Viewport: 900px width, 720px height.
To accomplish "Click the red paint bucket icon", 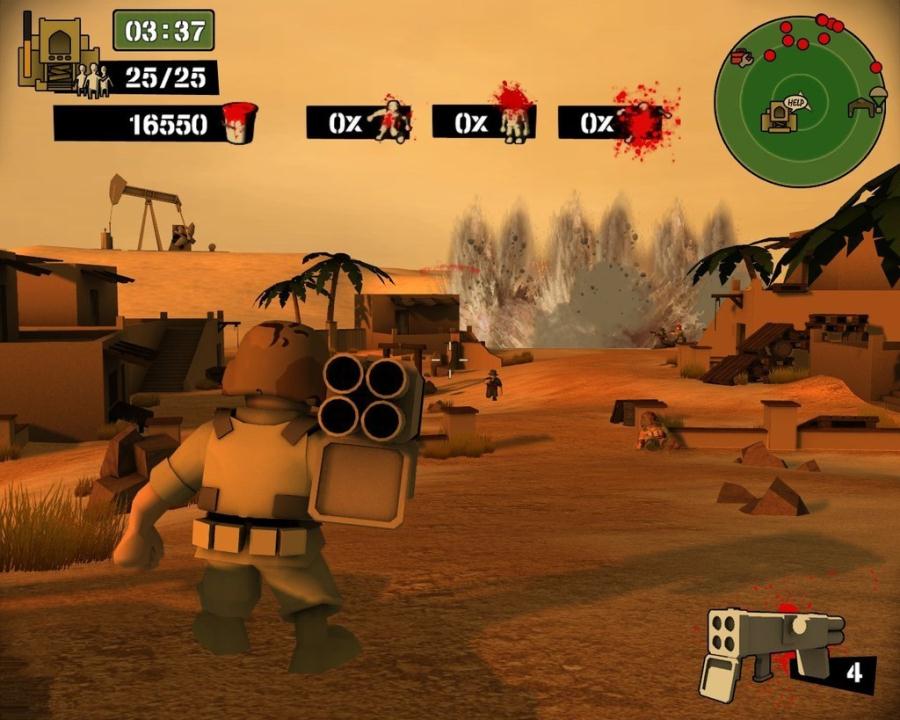I will coord(239,123).
